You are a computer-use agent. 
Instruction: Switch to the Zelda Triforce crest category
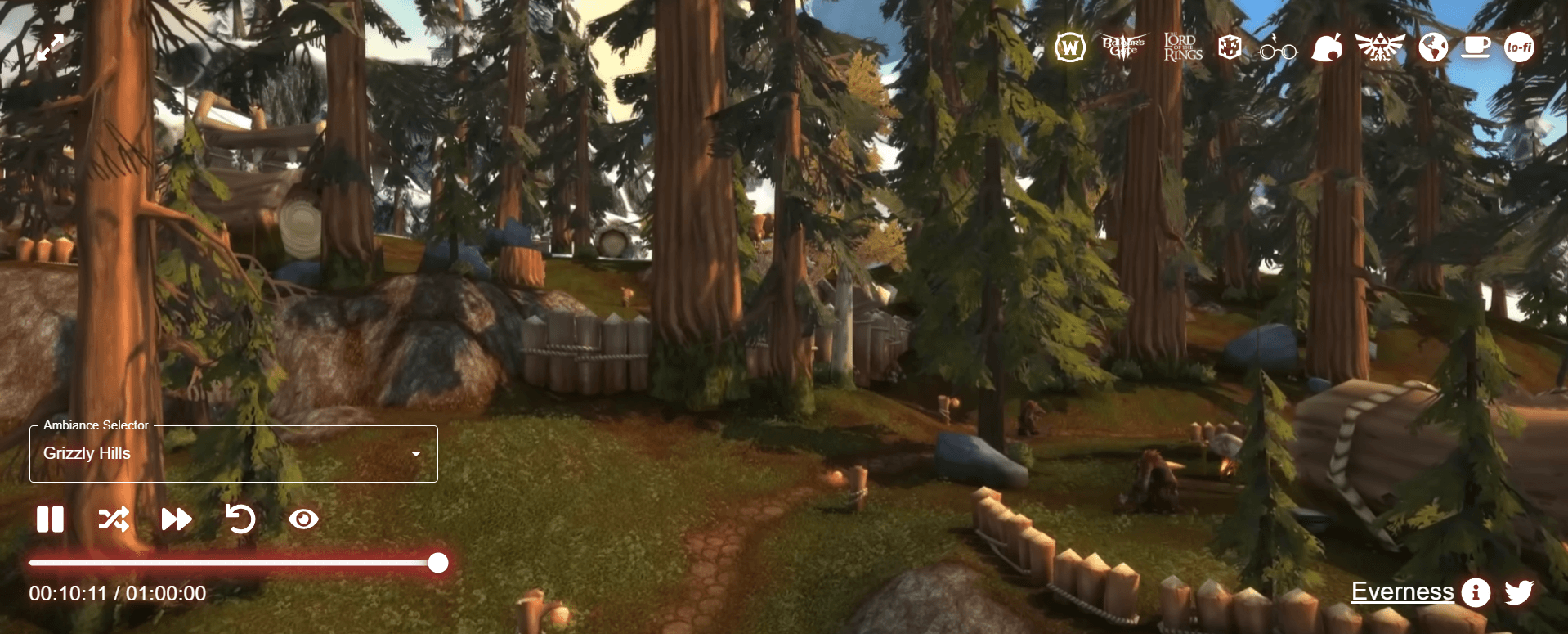tap(1380, 47)
